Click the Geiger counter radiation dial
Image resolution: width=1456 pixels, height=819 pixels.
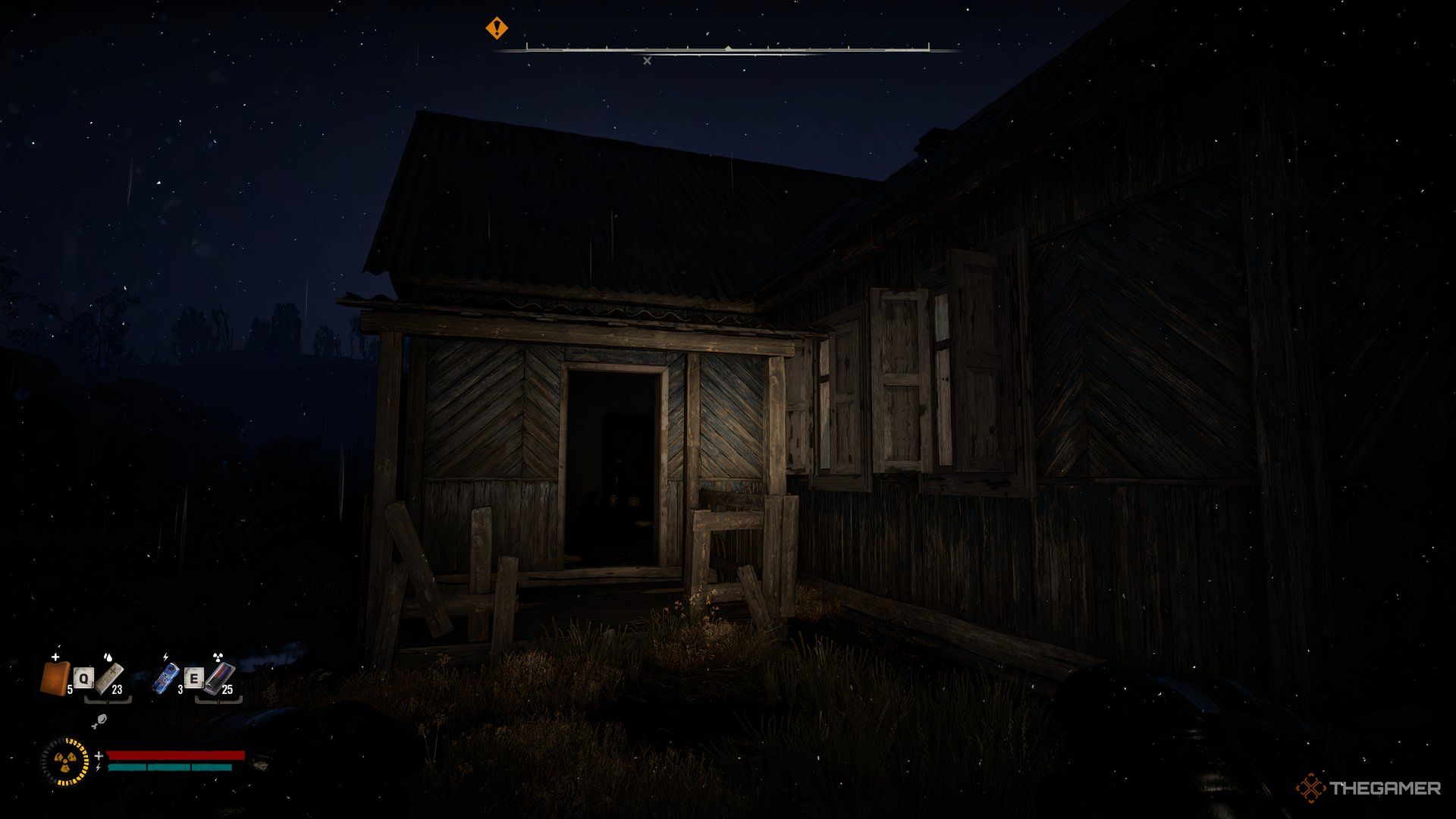(64, 762)
